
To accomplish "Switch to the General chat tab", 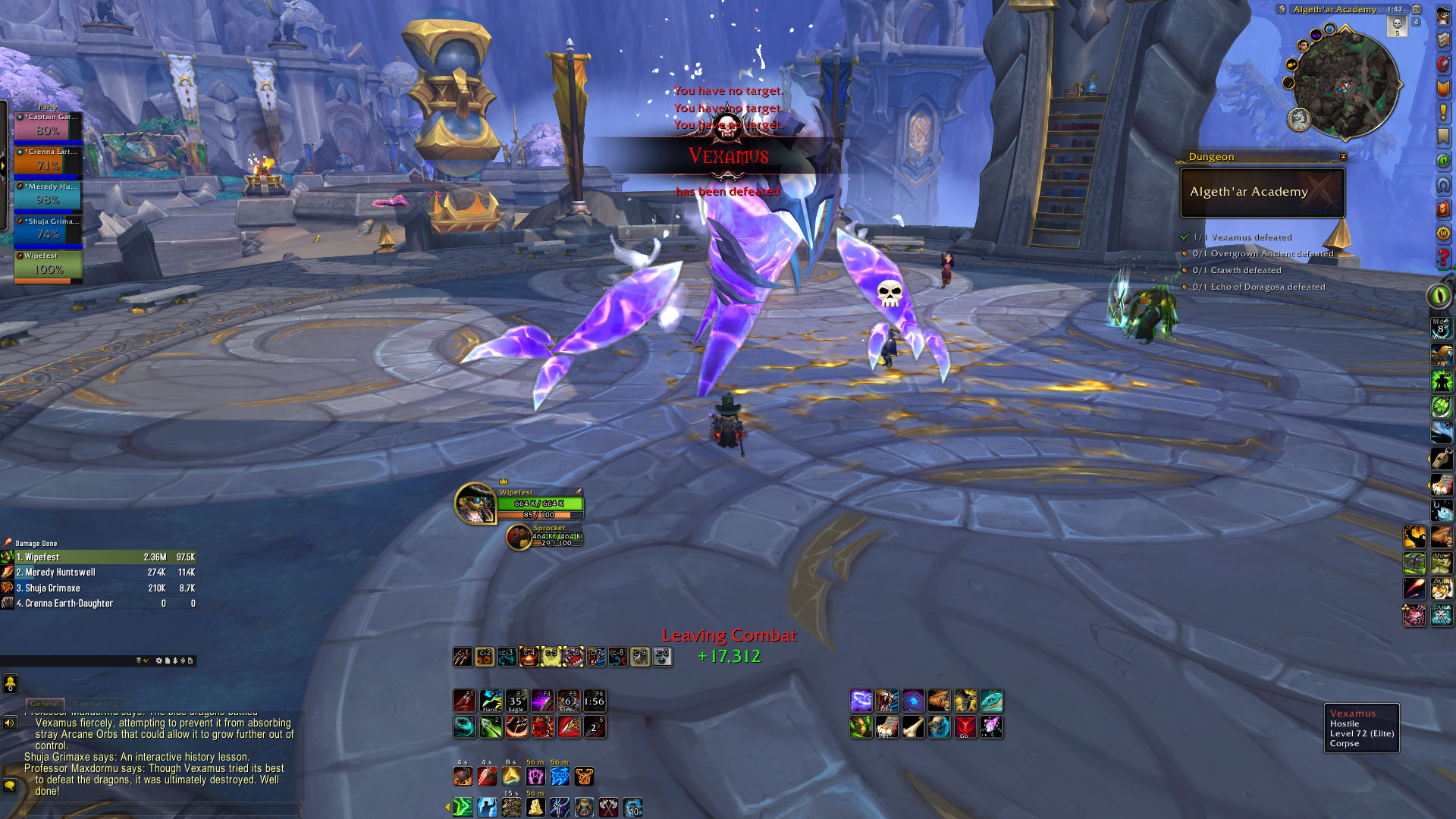I will coord(45,704).
